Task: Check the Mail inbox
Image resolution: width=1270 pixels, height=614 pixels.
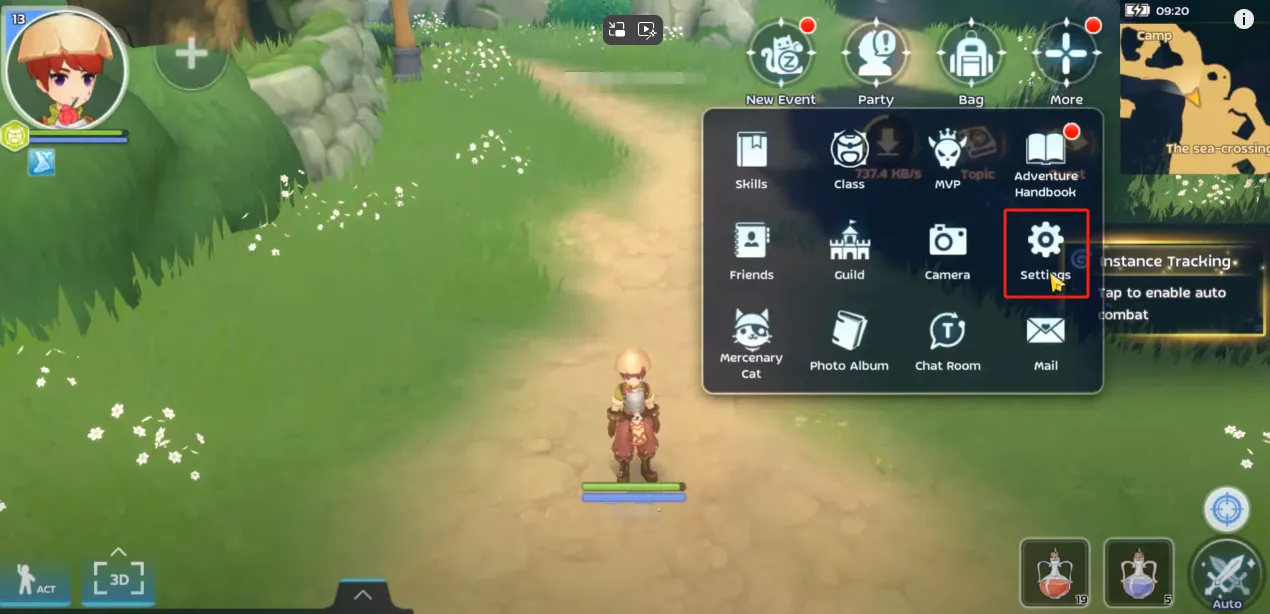Action: click(x=1045, y=341)
